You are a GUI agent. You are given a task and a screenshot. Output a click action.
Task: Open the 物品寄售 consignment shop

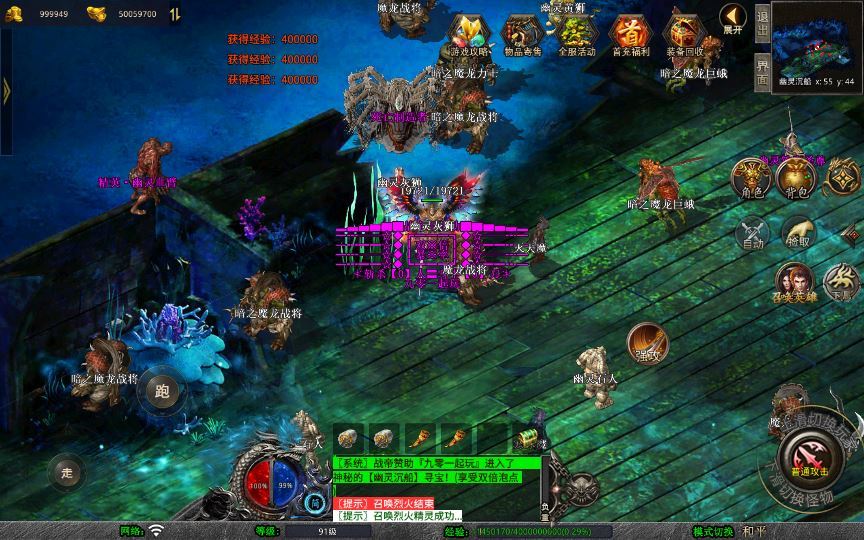(x=521, y=35)
